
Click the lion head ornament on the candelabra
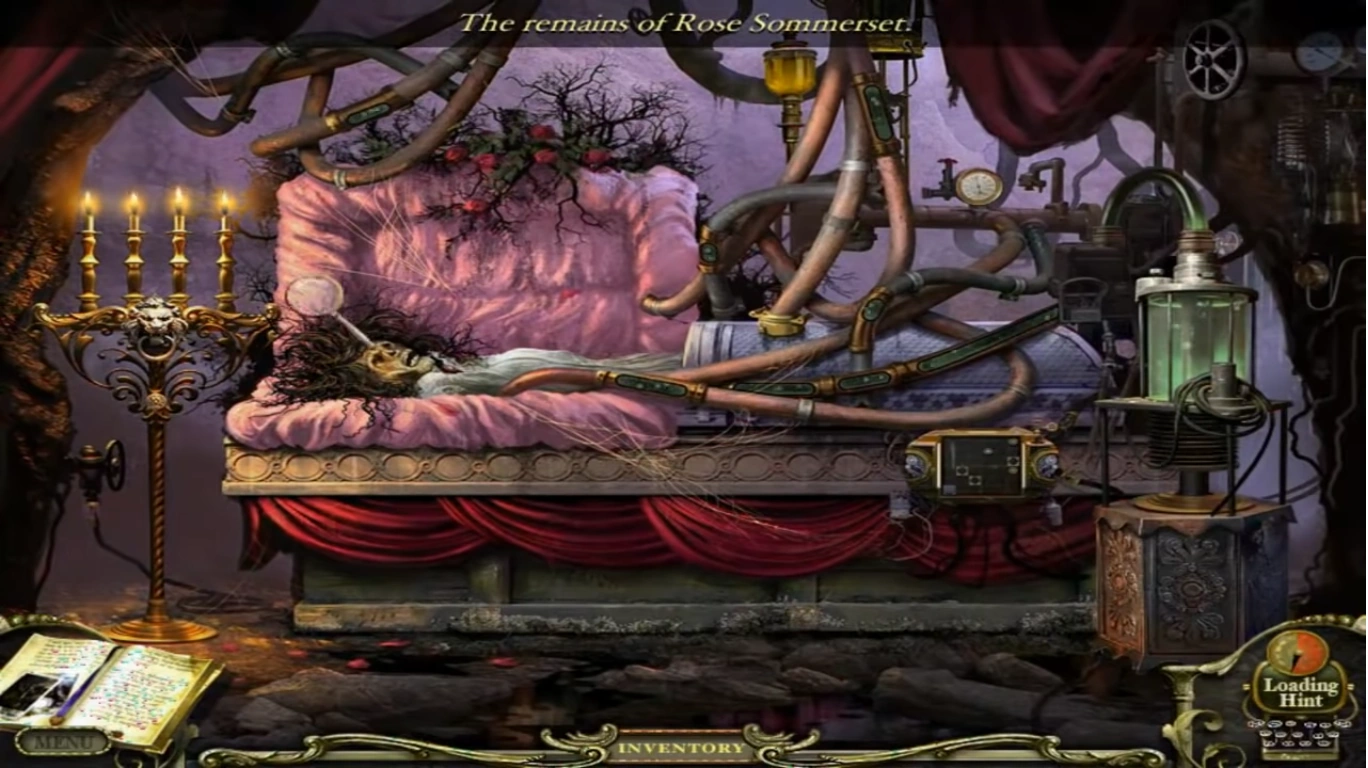point(160,320)
